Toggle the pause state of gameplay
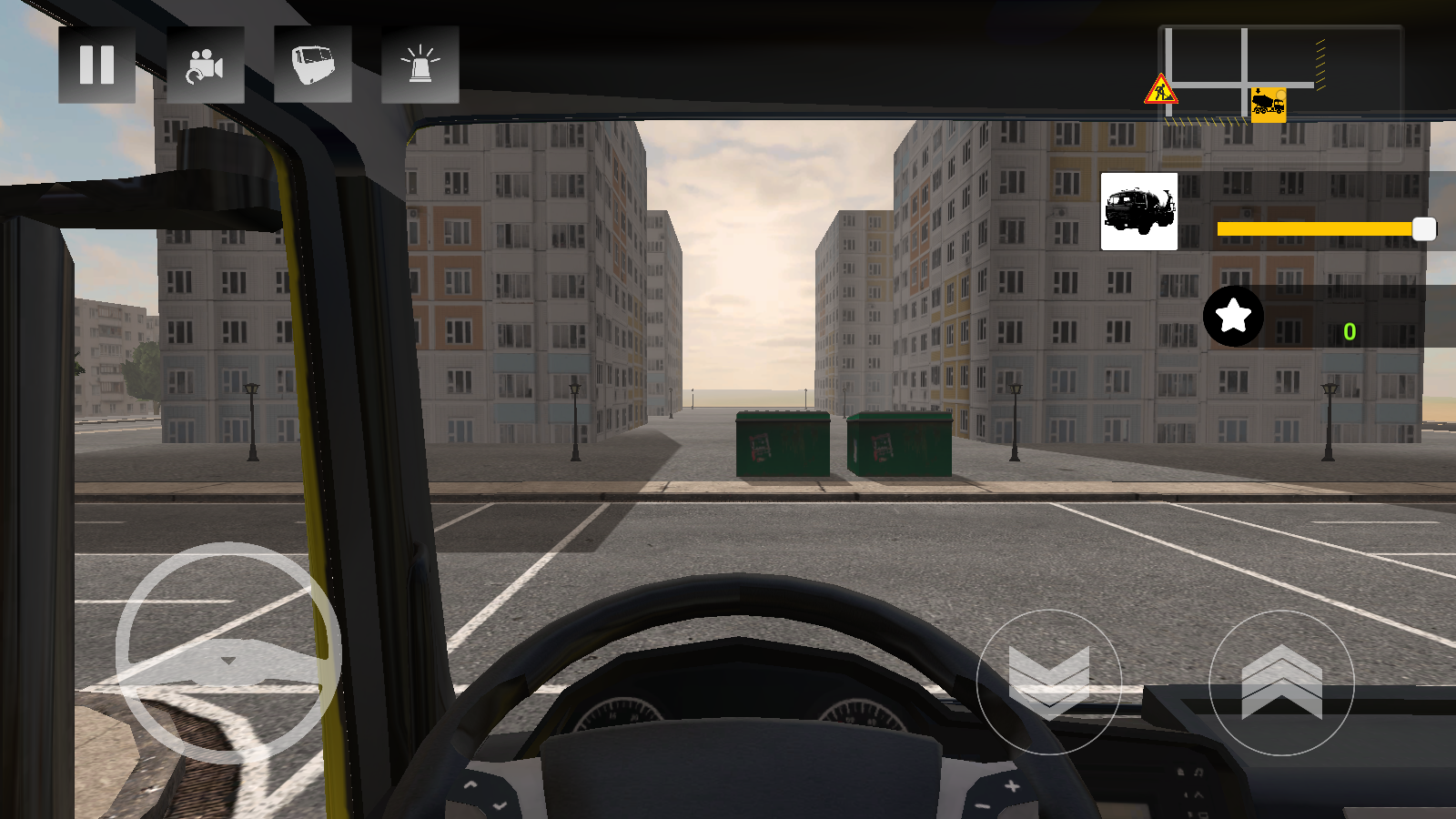This screenshot has height=819, width=1456. (96, 66)
